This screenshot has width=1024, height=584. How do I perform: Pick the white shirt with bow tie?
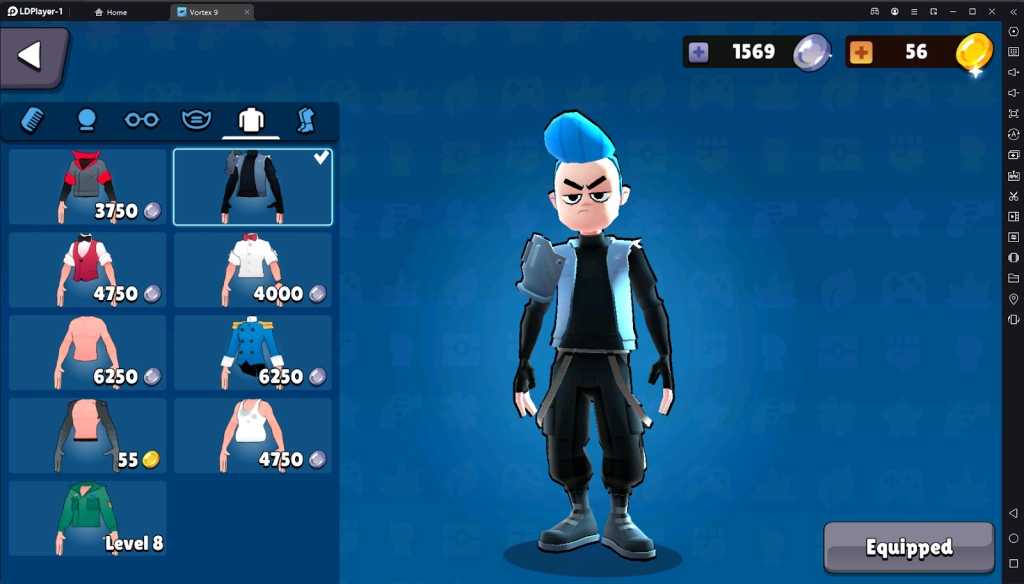[253, 270]
